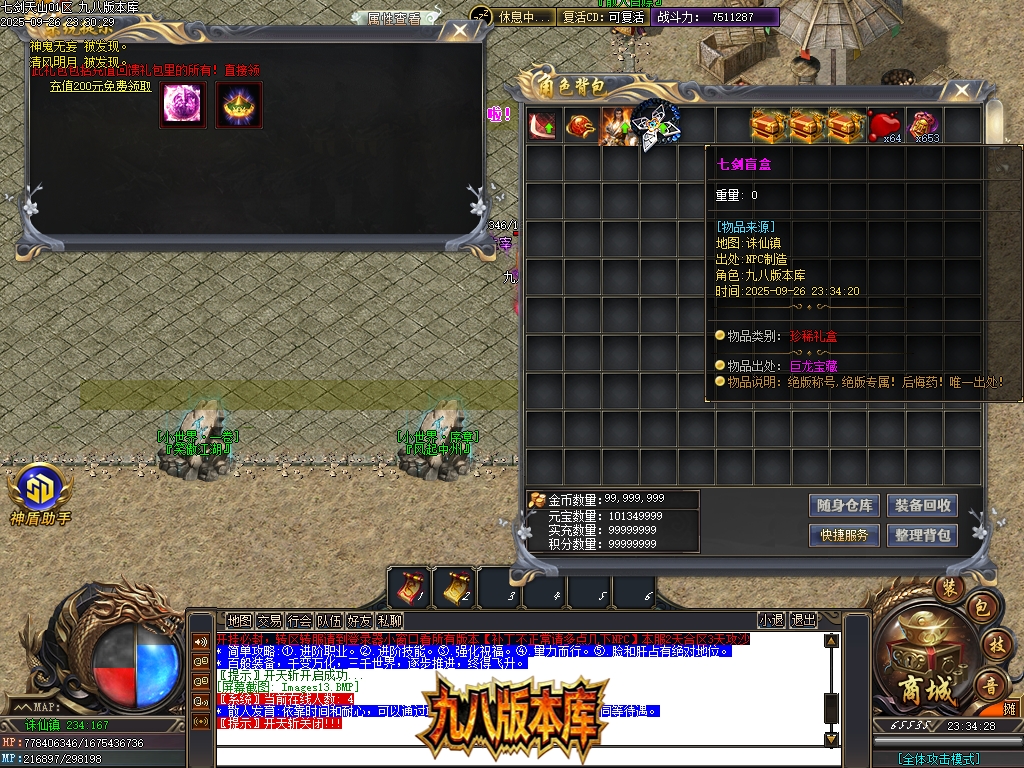Select the red curved blade item in bag
Viewport: 1024px width, 768px height.
click(x=544, y=126)
